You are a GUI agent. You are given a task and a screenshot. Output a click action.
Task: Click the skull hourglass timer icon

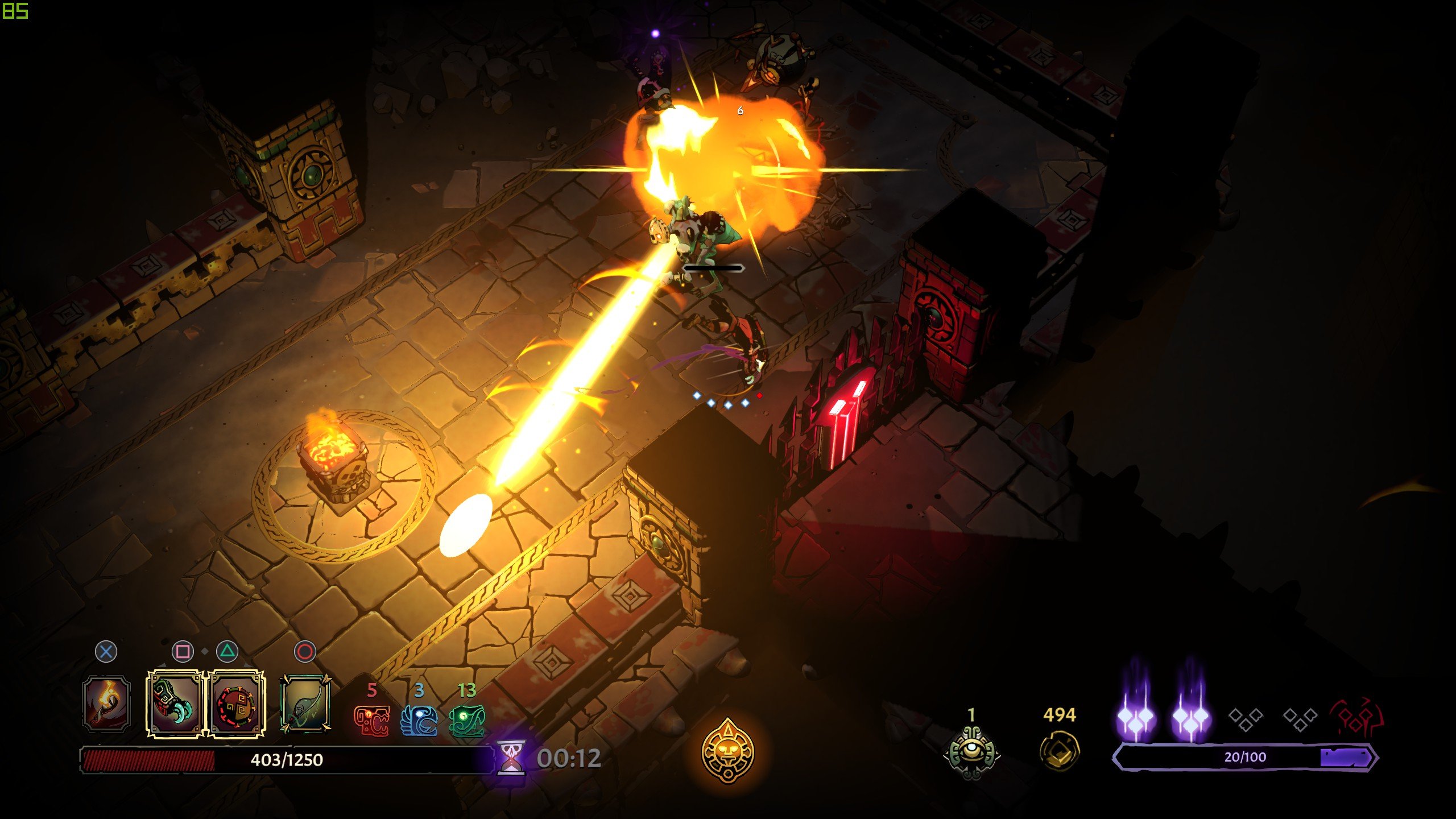click(511, 758)
